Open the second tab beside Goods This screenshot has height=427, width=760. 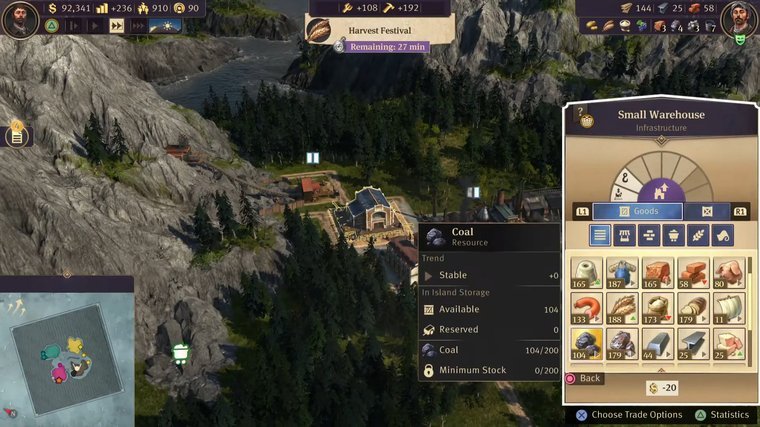point(707,211)
